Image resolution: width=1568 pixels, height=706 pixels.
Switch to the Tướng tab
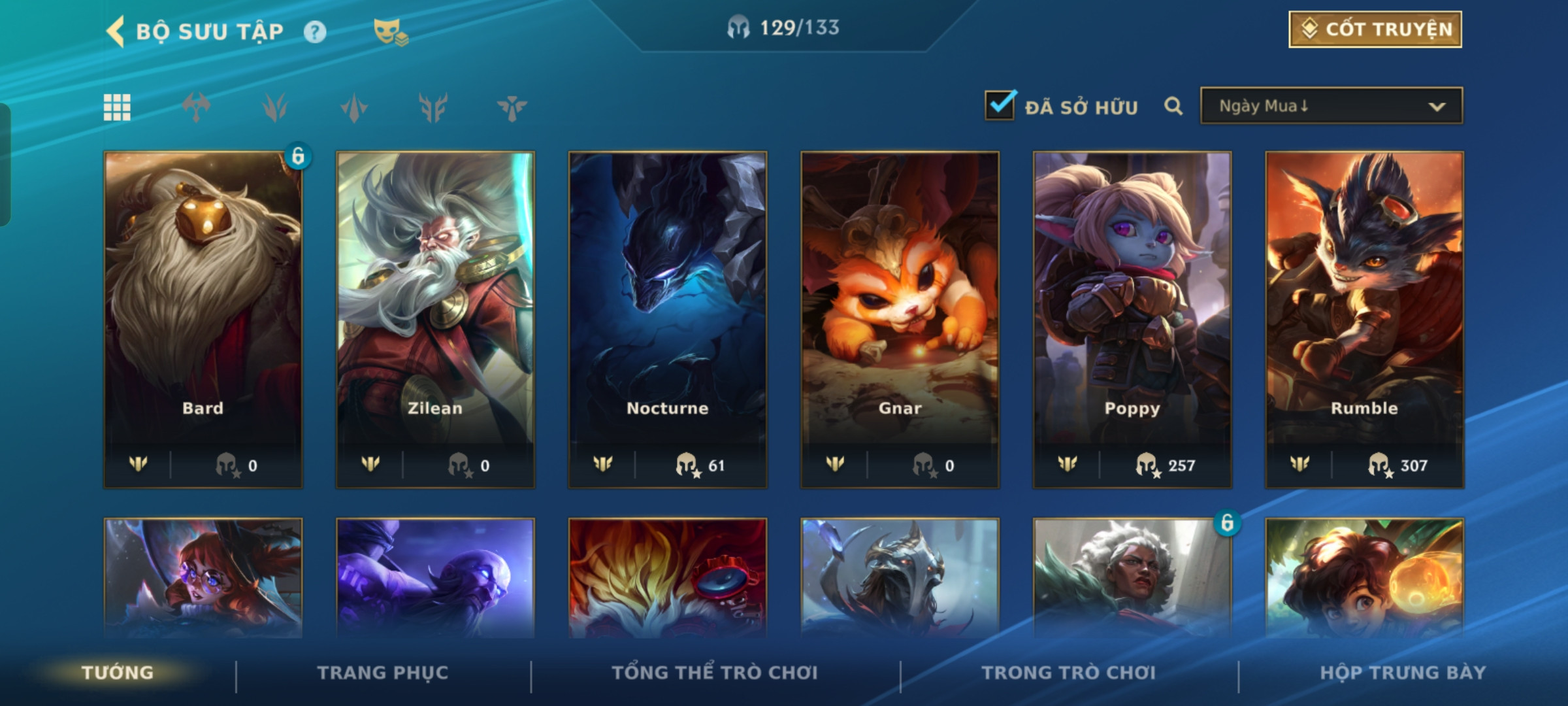(118, 673)
